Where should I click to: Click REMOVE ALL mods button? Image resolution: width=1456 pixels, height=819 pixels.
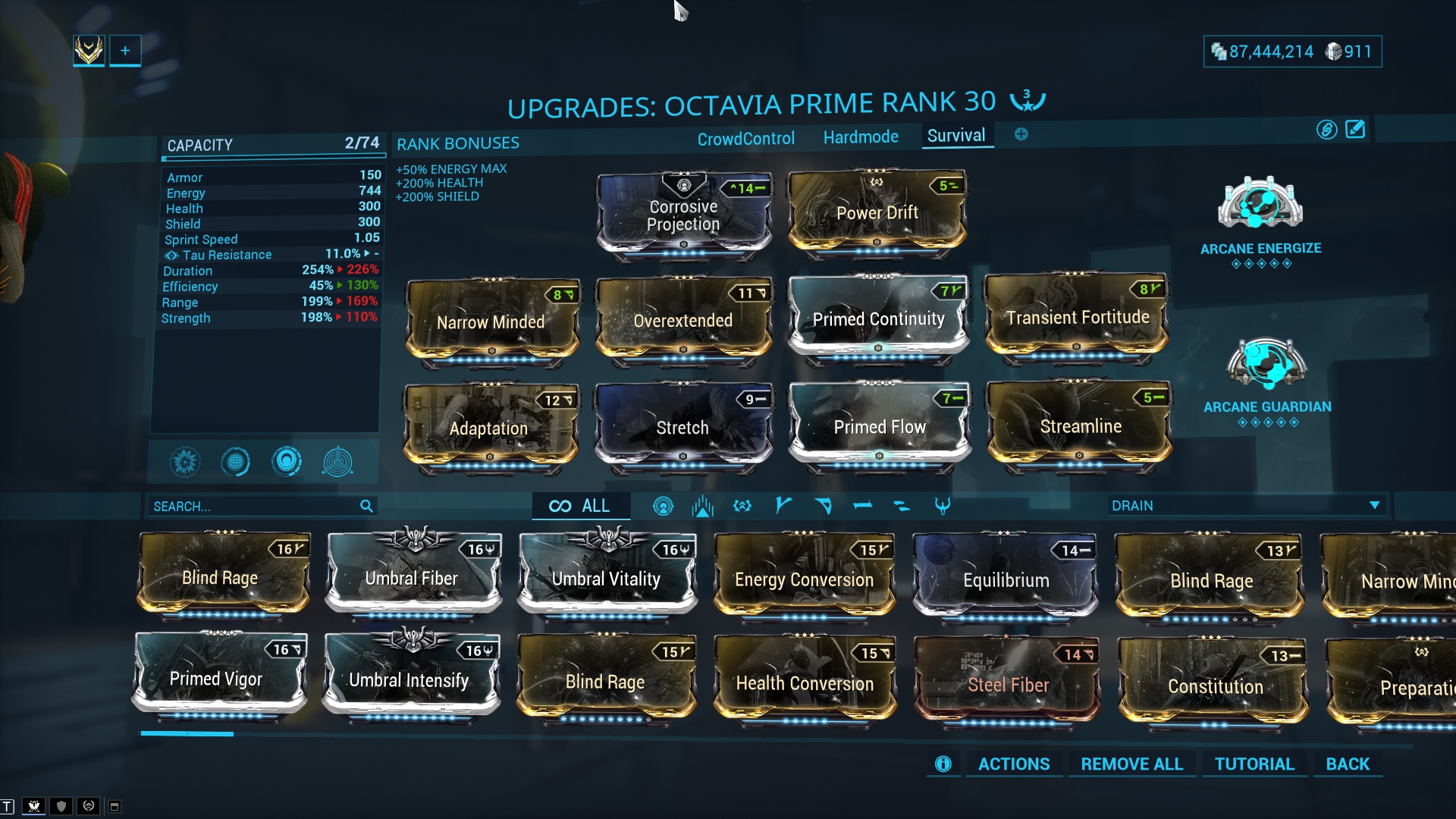[1131, 764]
